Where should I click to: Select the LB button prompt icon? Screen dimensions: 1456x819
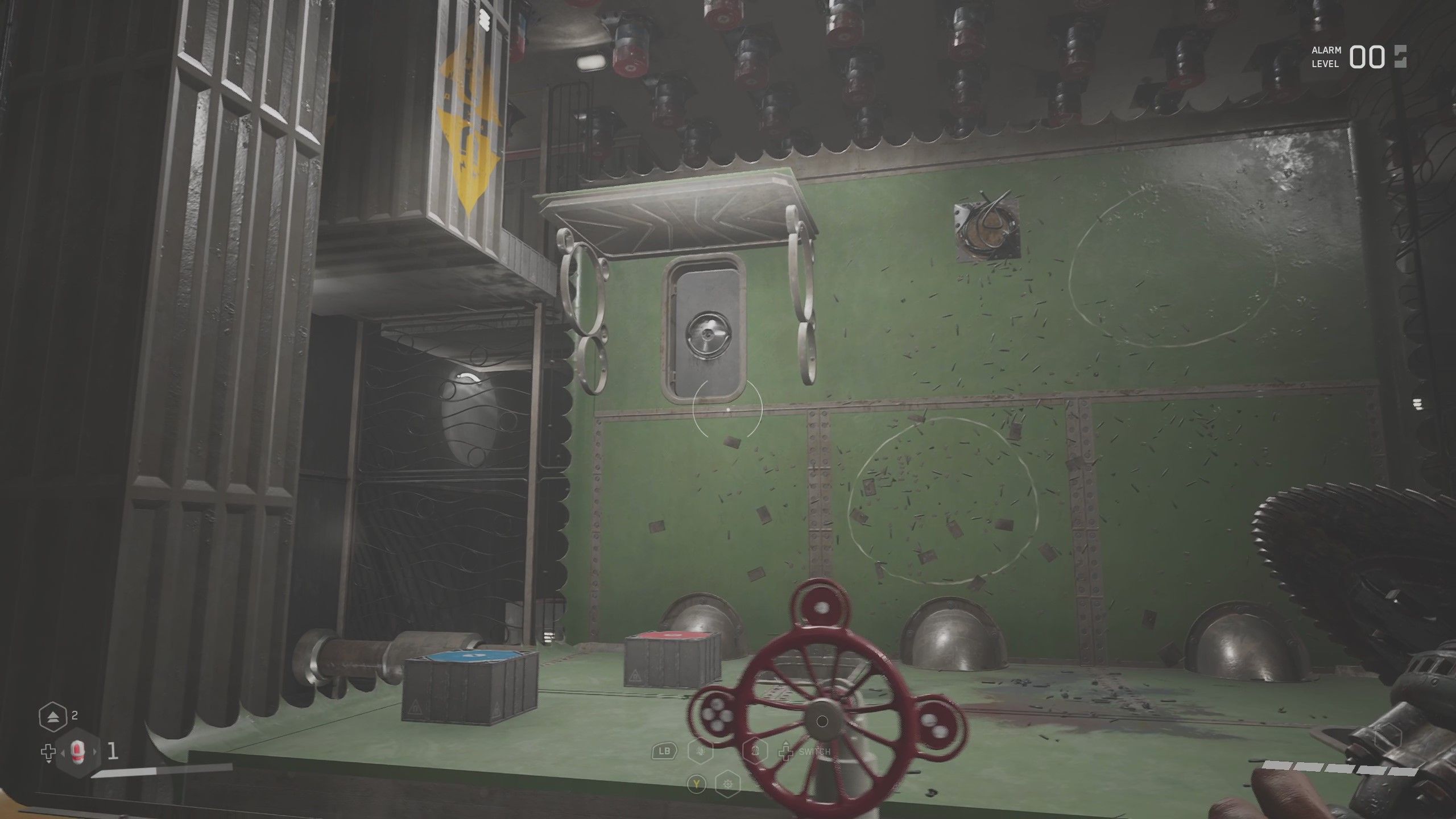(x=664, y=751)
